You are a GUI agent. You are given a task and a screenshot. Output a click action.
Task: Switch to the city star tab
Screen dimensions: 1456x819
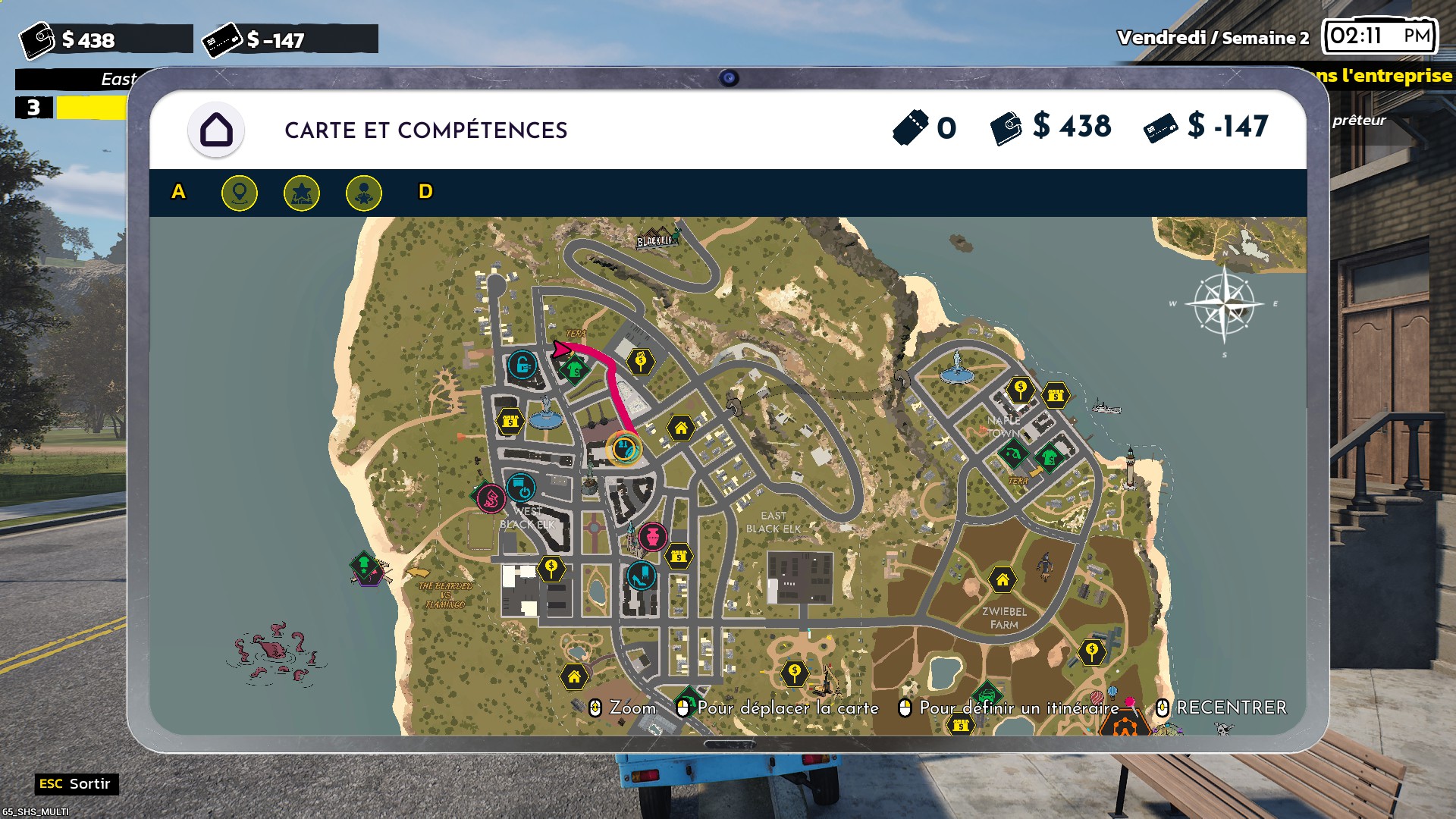(301, 193)
